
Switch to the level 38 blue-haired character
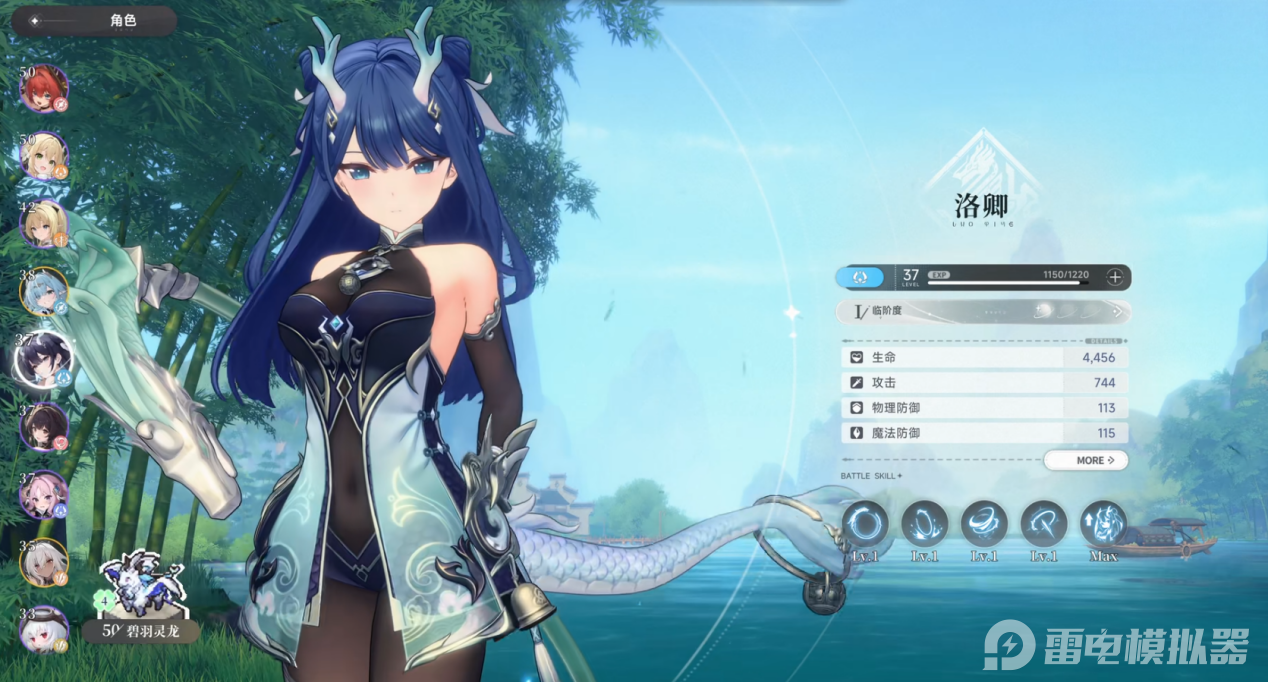coord(44,292)
